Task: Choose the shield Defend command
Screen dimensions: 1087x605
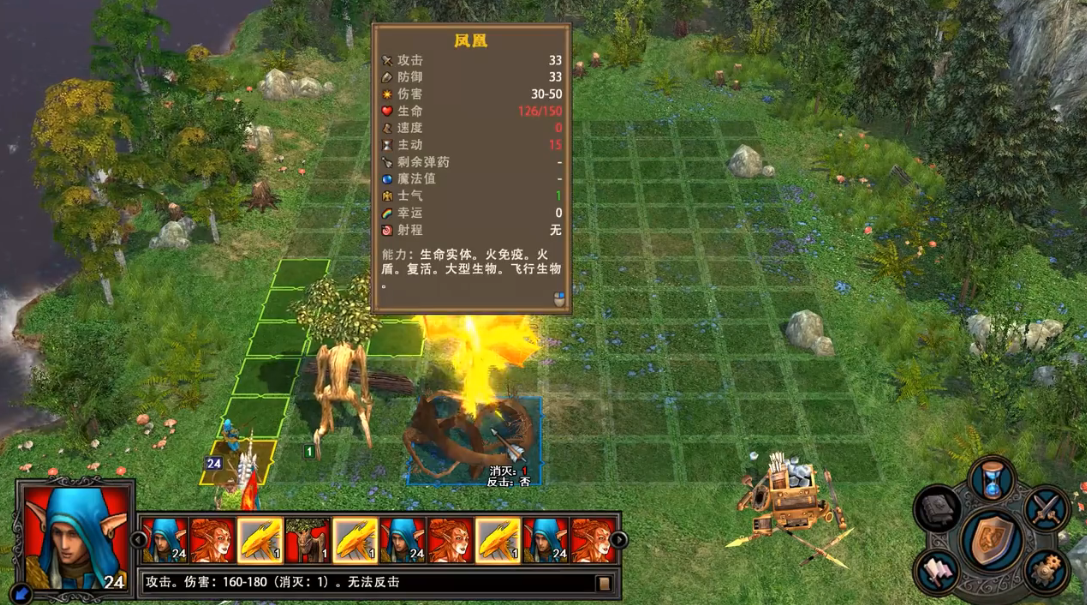Action: (992, 540)
